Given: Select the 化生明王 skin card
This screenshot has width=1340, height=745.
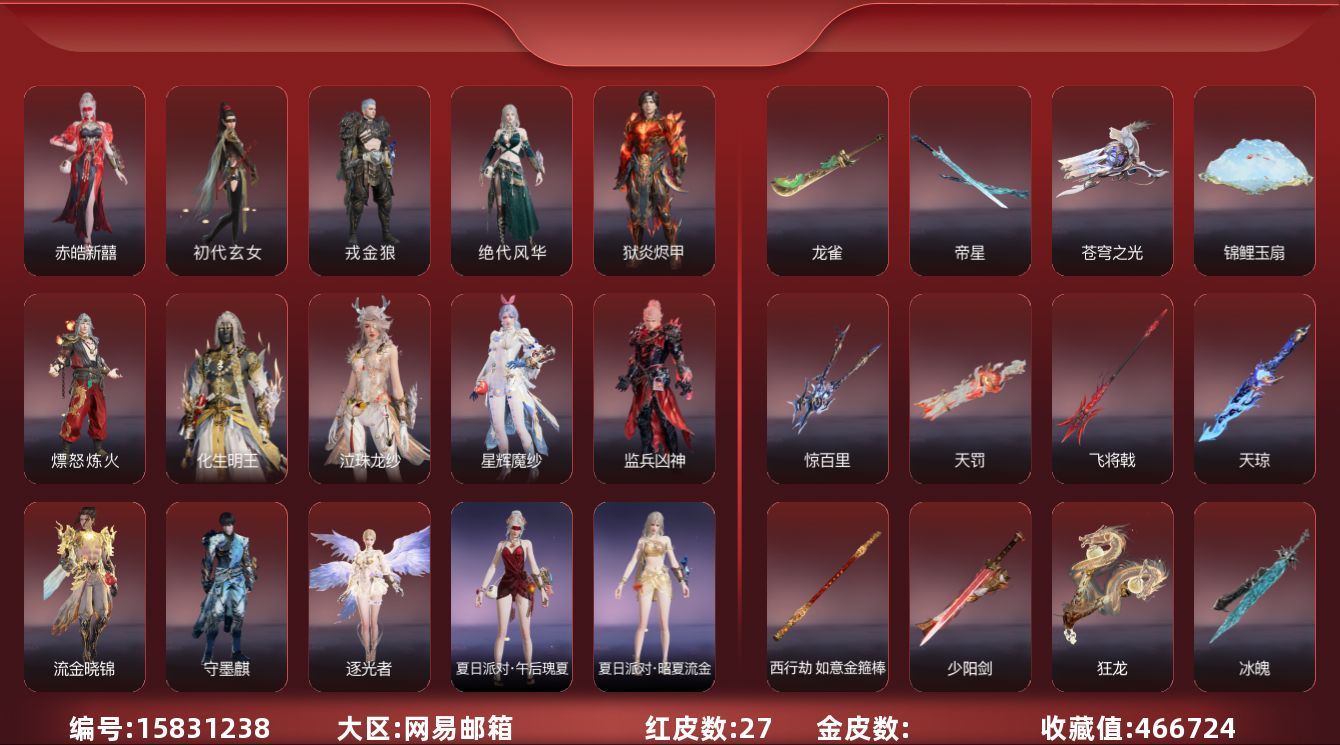Looking at the screenshot, I should click(x=227, y=388).
